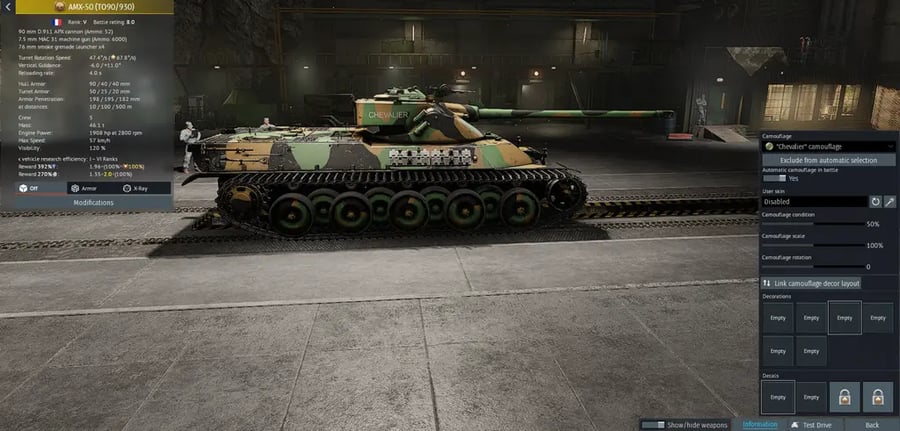Viewport: 900px width, 431px height.
Task: Go Back from the customization screen
Action: (x=872, y=425)
